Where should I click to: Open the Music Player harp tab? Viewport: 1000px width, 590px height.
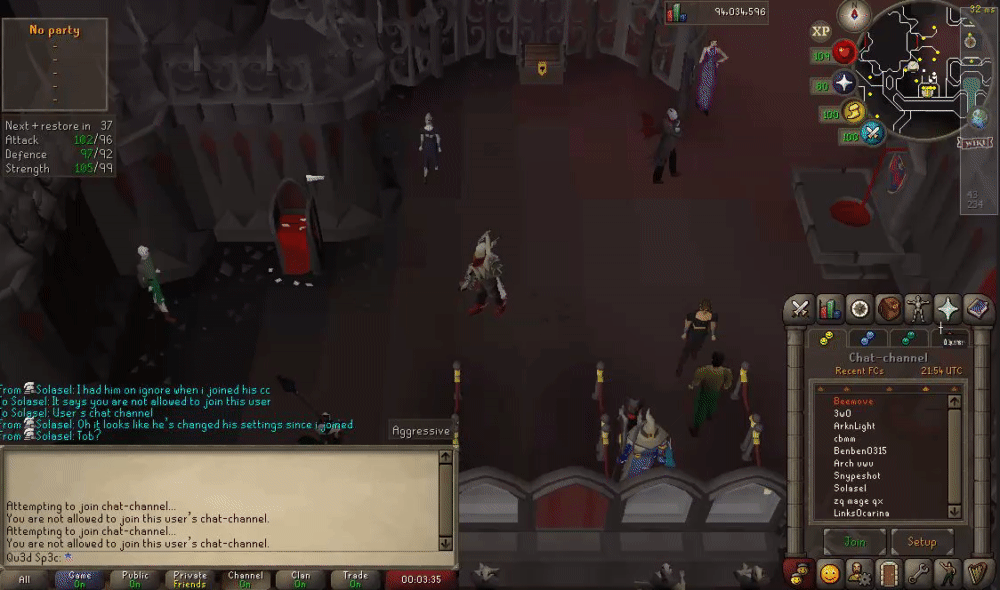(975, 574)
